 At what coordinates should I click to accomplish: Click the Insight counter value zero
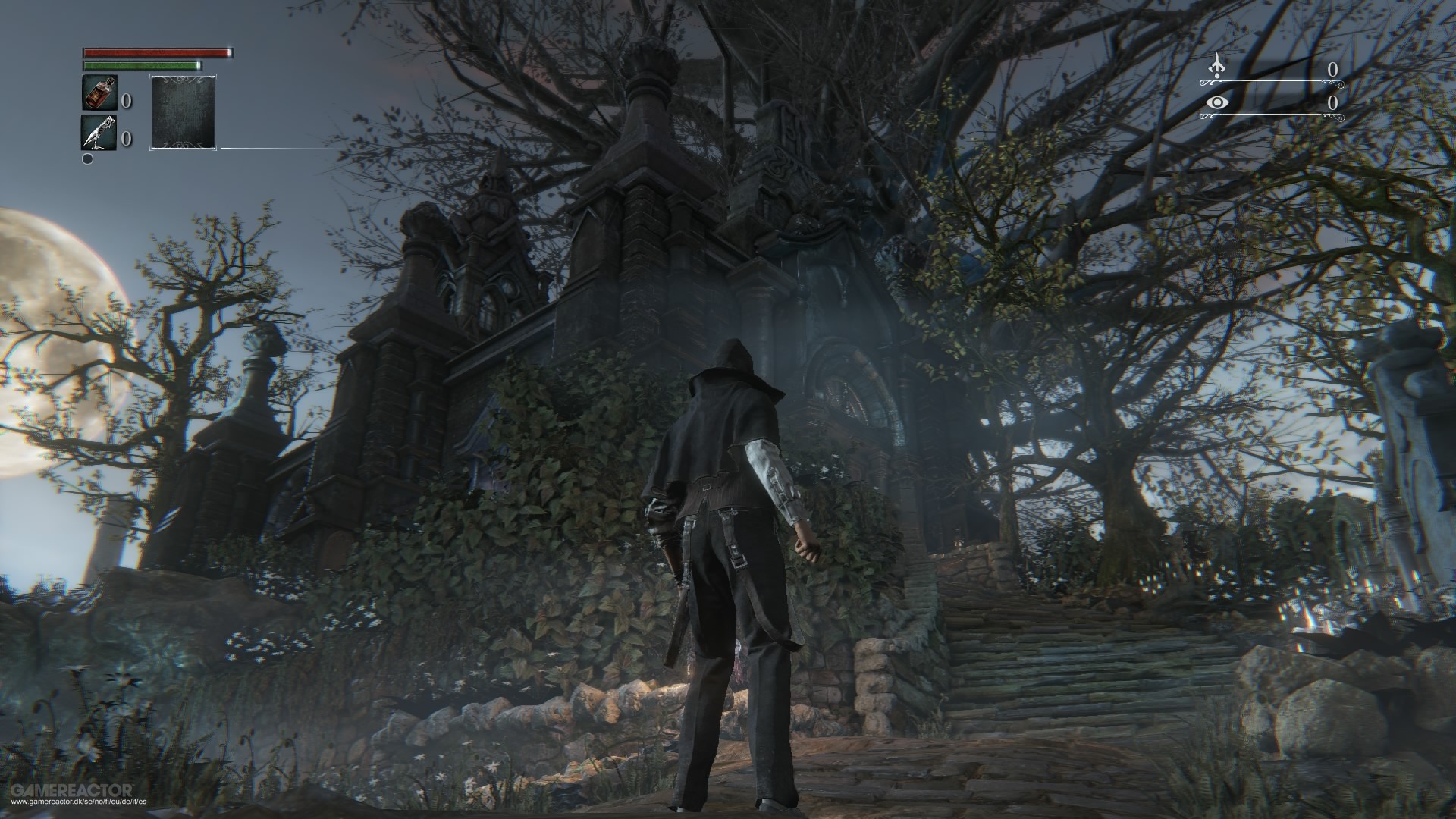point(1333,102)
